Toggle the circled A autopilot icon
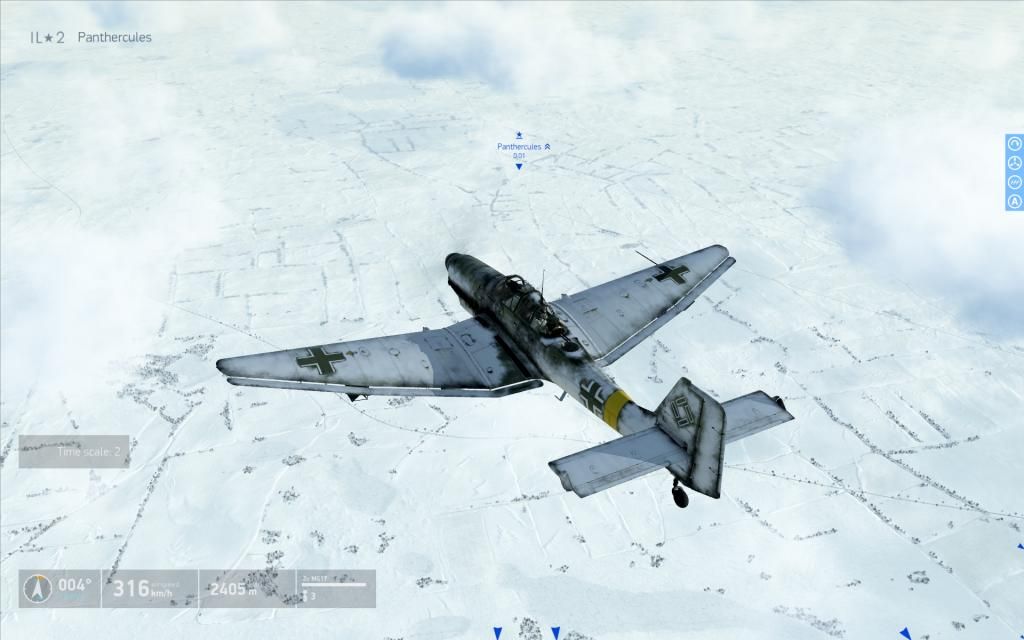 tap(1014, 201)
